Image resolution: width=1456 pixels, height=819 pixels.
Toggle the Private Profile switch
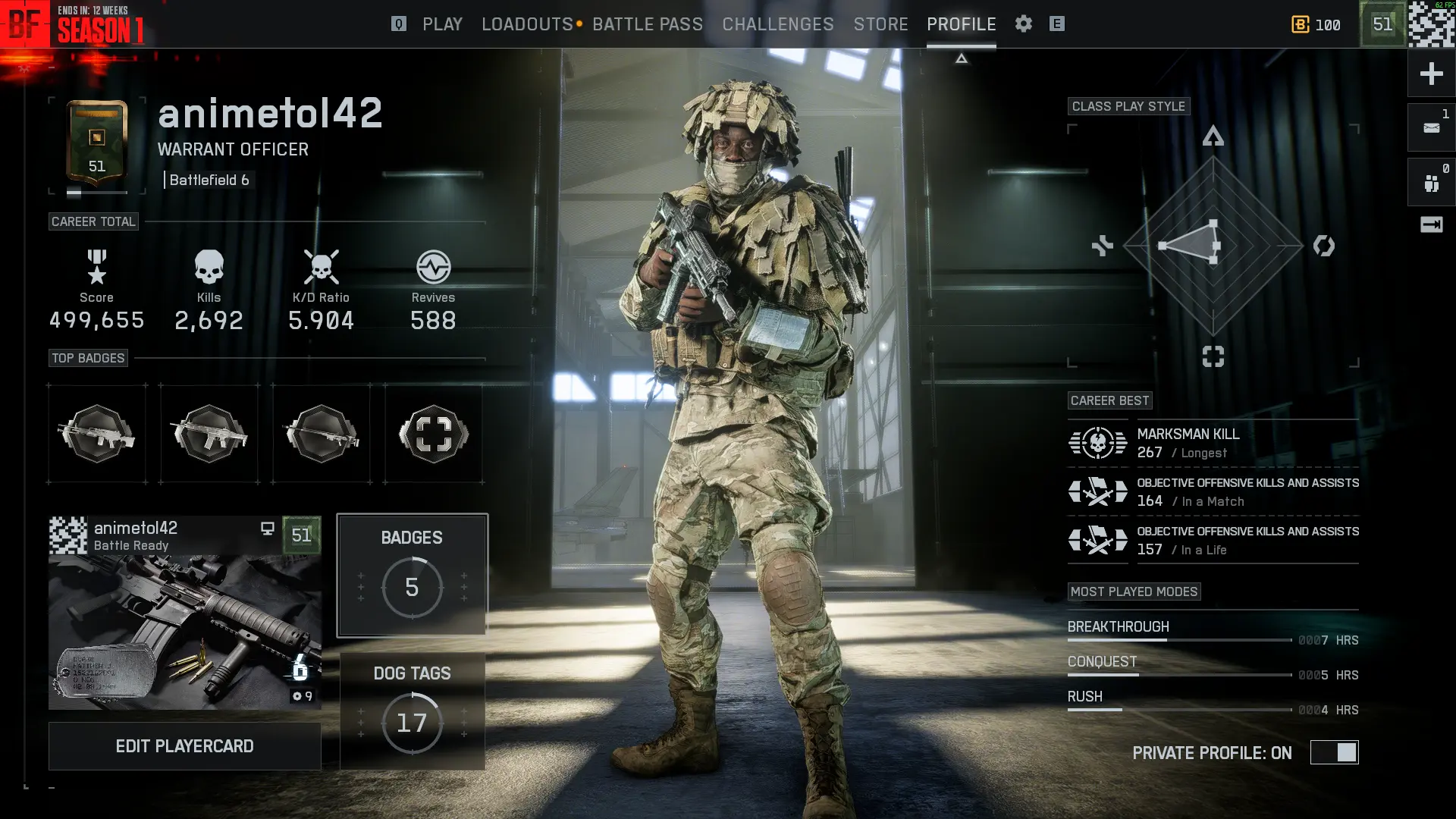tap(1334, 752)
